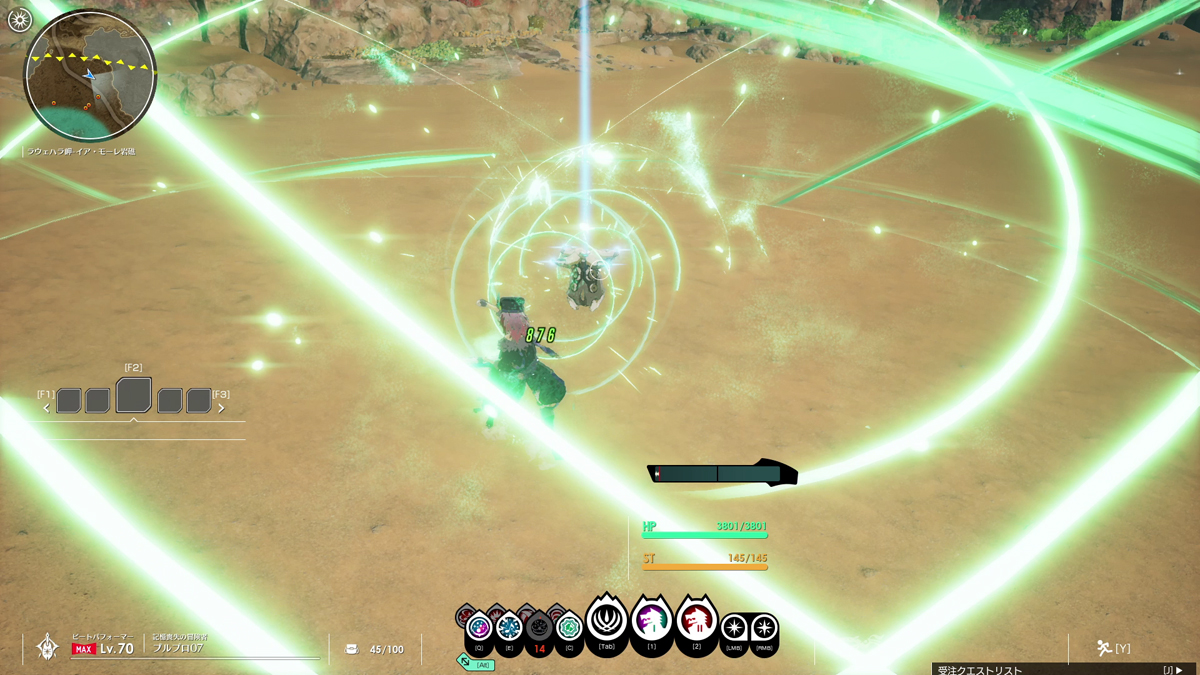The image size is (1200, 675).
Task: Use the blue ice crystal skill
Action: [x=509, y=627]
